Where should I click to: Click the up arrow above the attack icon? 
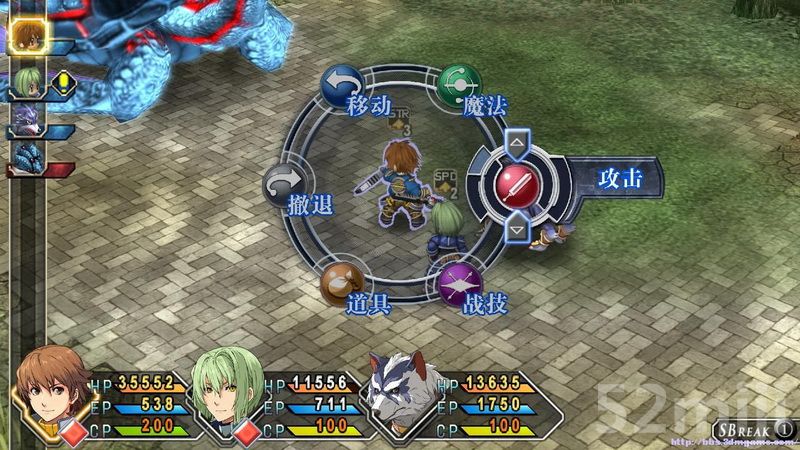coord(517,141)
